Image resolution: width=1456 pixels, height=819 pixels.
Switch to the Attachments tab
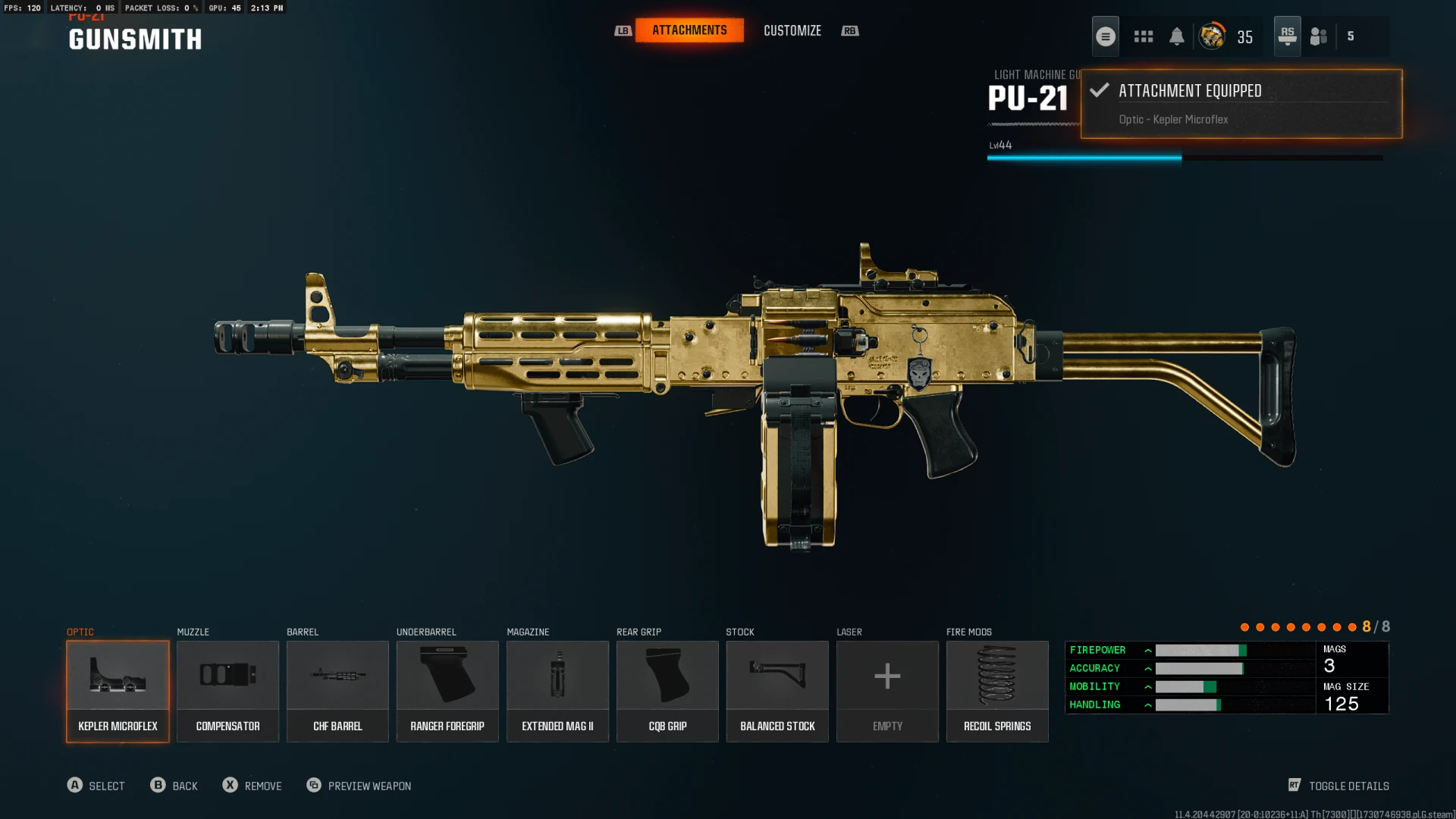(689, 30)
